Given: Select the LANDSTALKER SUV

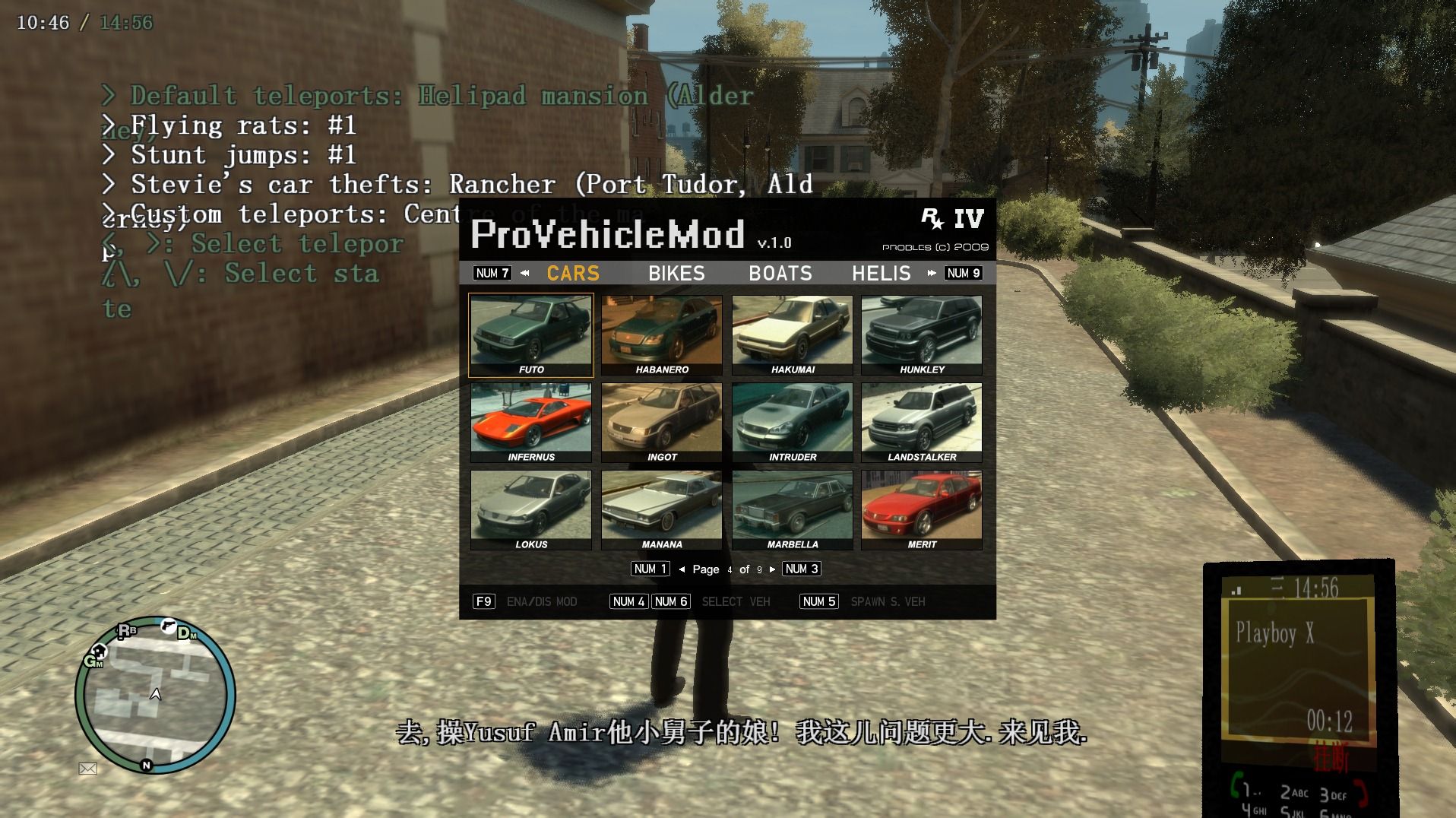Looking at the screenshot, I should (x=920, y=420).
